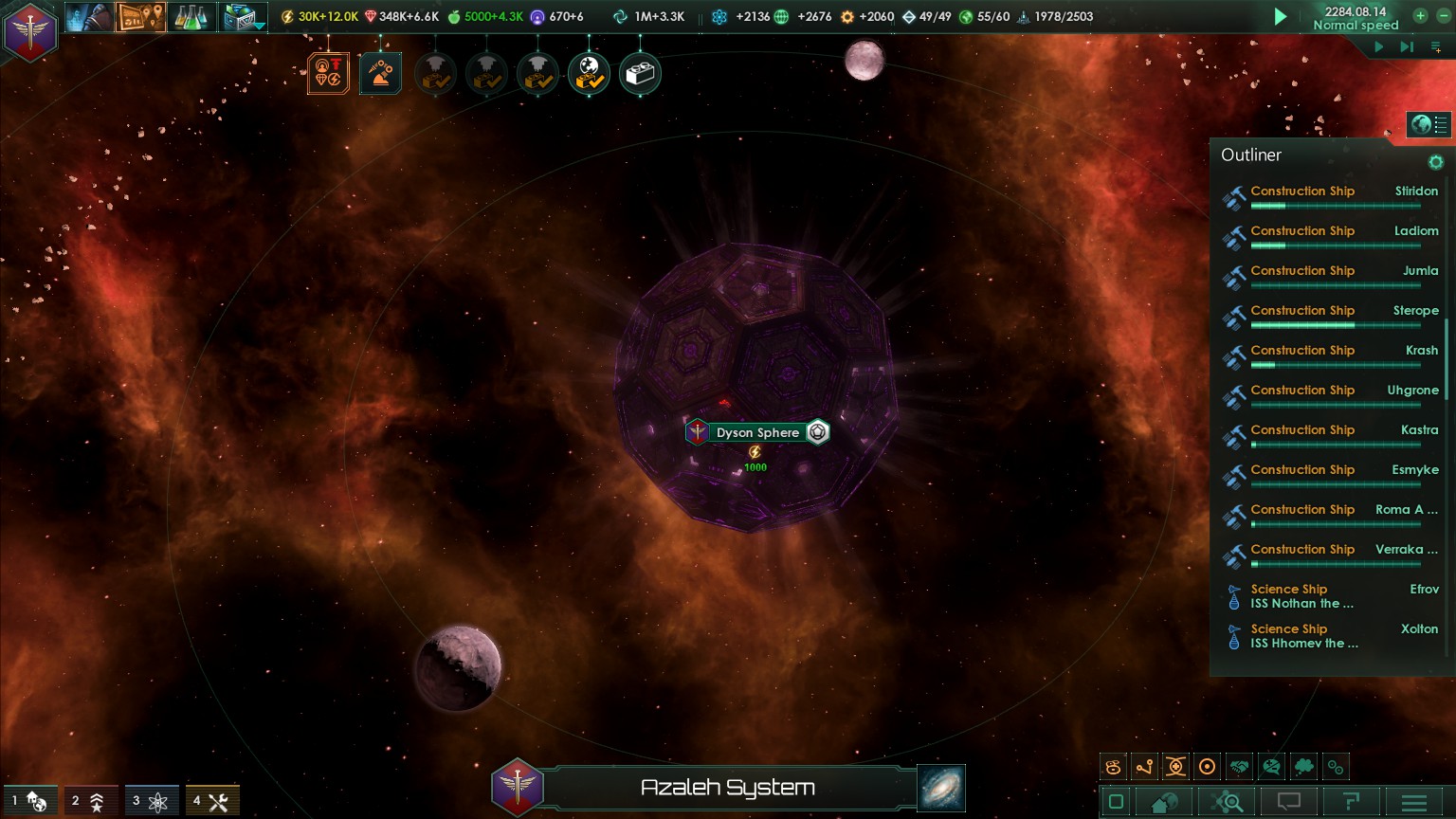Go to galaxy map via spiral galaxy icon
Viewport: 1456px width, 819px height.
click(941, 788)
